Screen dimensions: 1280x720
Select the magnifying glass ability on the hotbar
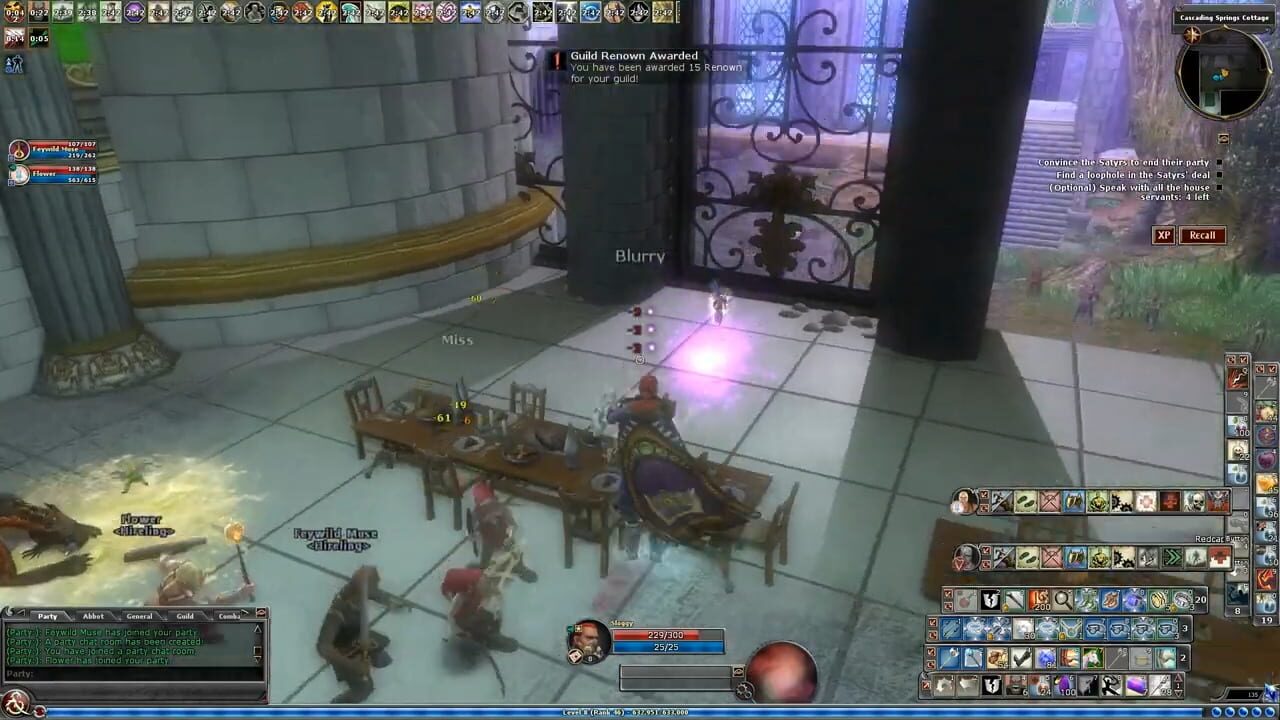point(1063,600)
